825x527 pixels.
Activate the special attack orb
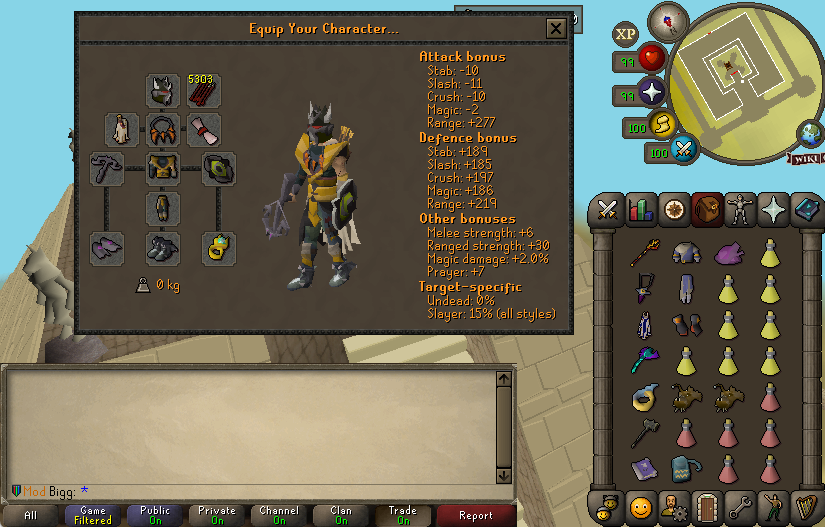pos(685,152)
